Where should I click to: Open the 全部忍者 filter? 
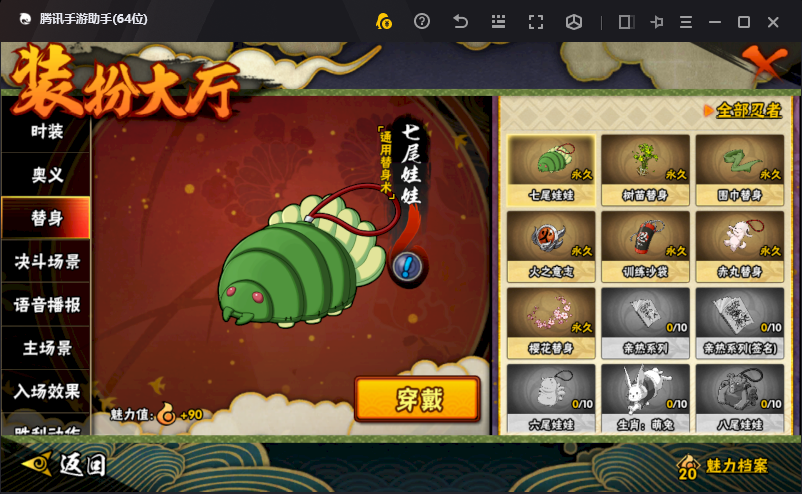point(744,110)
